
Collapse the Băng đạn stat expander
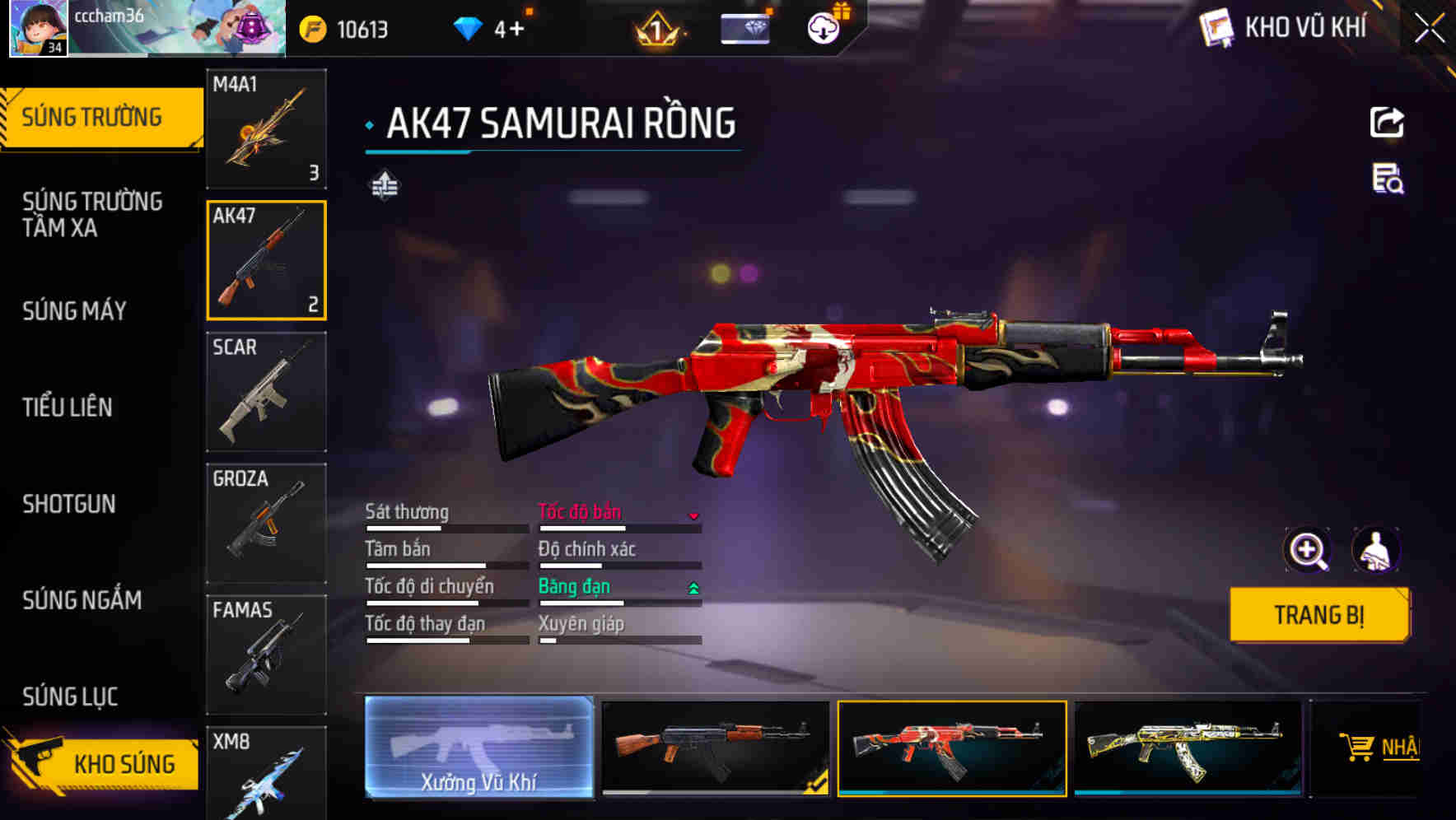[694, 588]
